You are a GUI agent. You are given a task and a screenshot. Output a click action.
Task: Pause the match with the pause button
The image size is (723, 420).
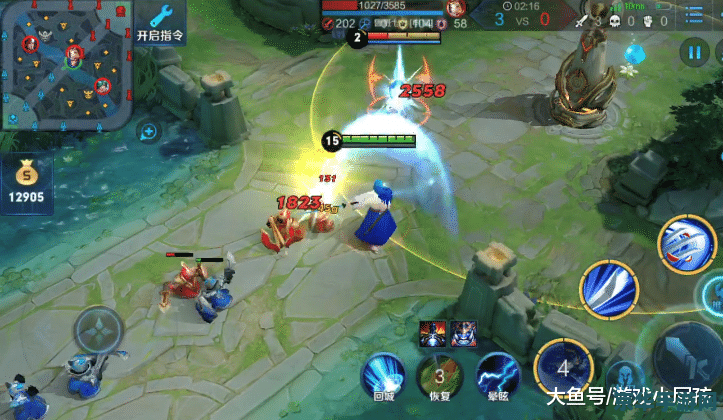(x=692, y=52)
